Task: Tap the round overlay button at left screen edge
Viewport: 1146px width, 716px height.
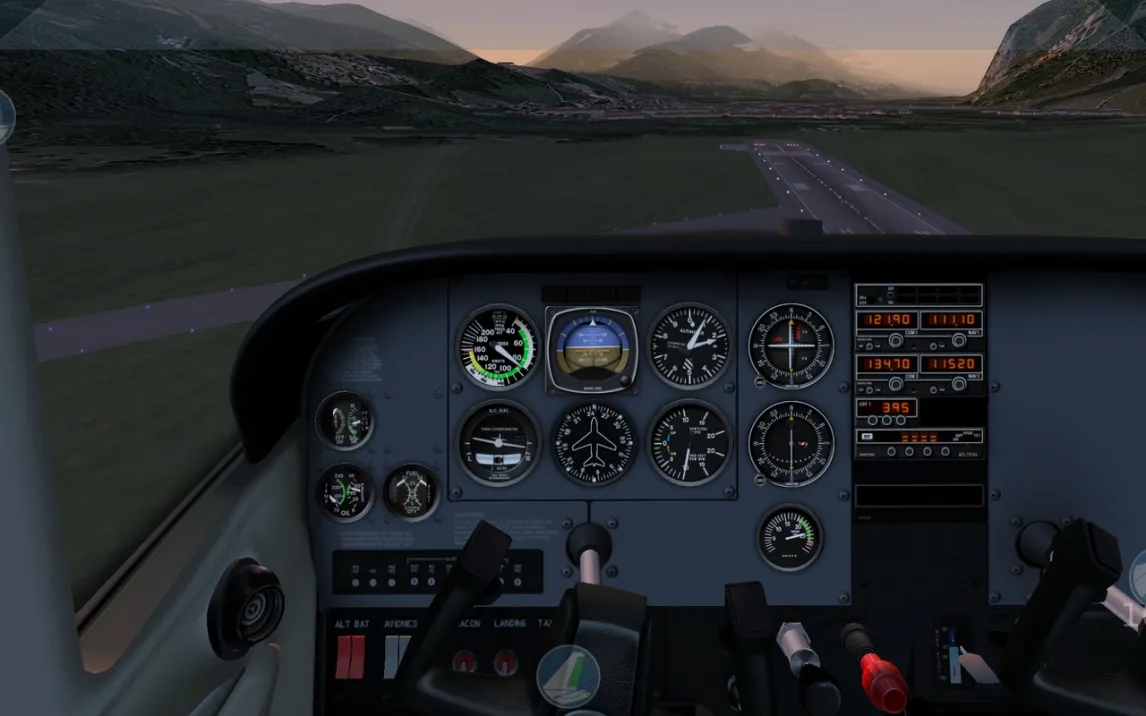Action: tap(5, 117)
